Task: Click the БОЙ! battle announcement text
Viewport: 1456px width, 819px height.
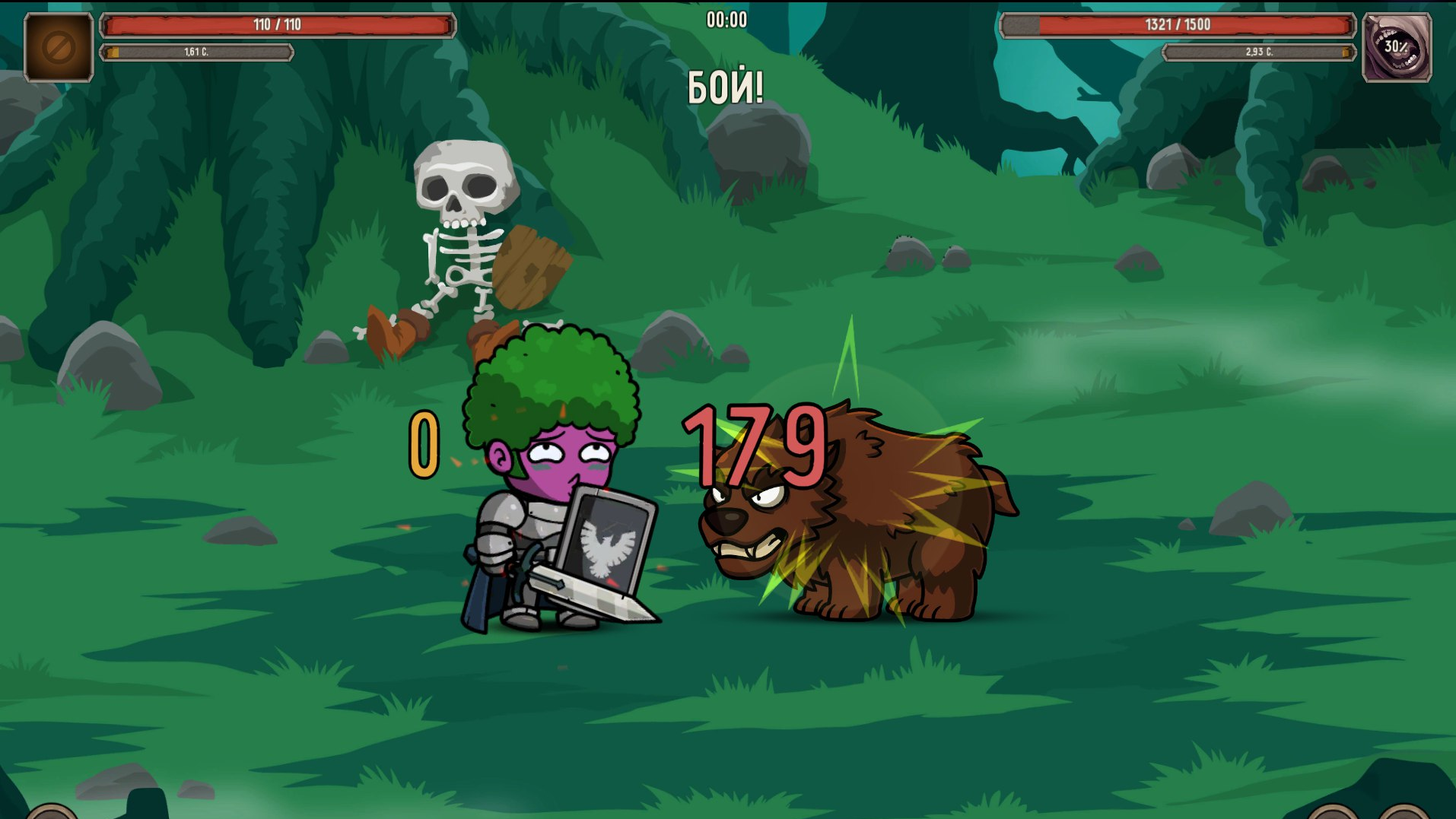Action: tap(727, 84)
